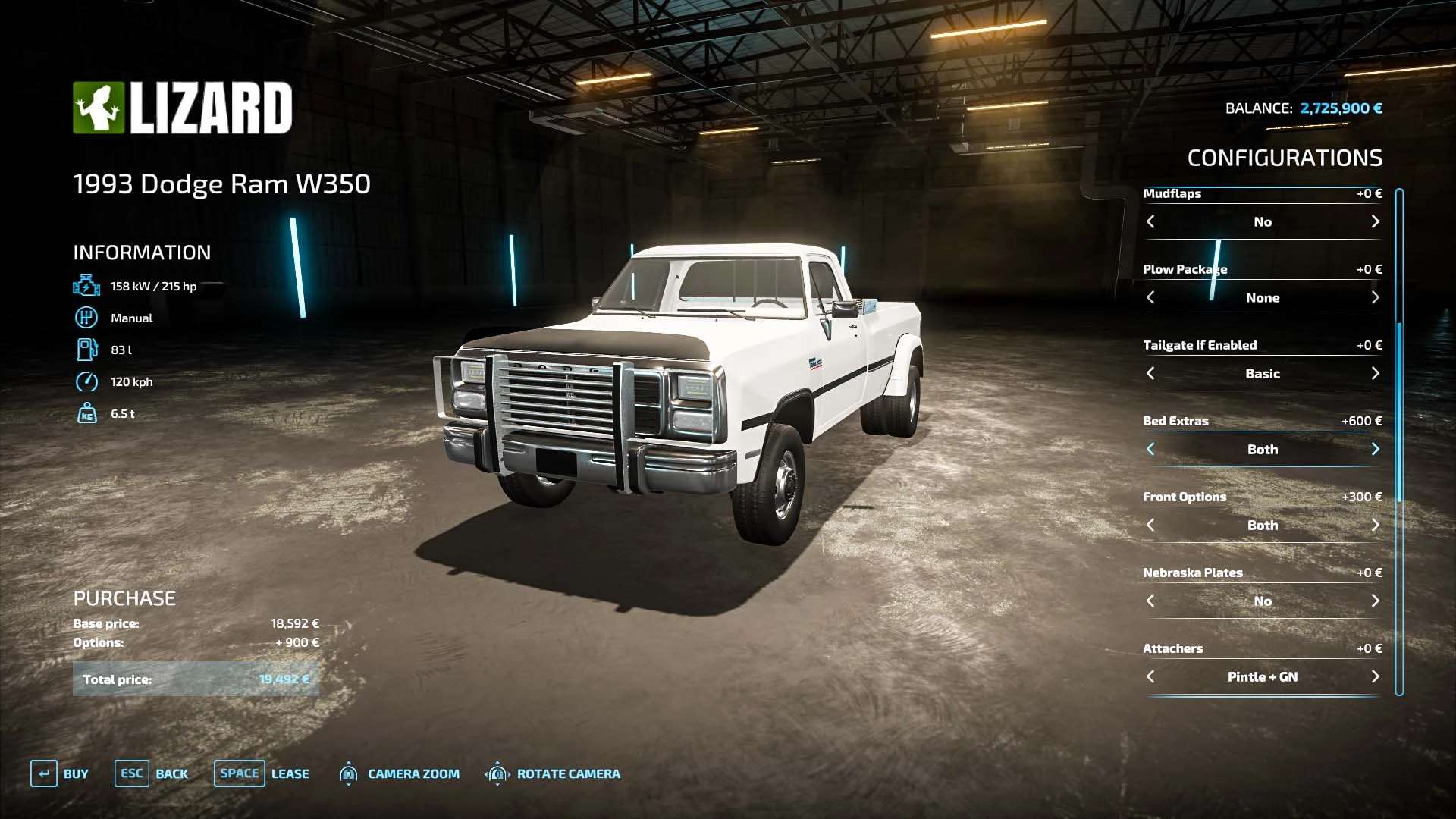Select previous Mudflaps option

tap(1150, 221)
